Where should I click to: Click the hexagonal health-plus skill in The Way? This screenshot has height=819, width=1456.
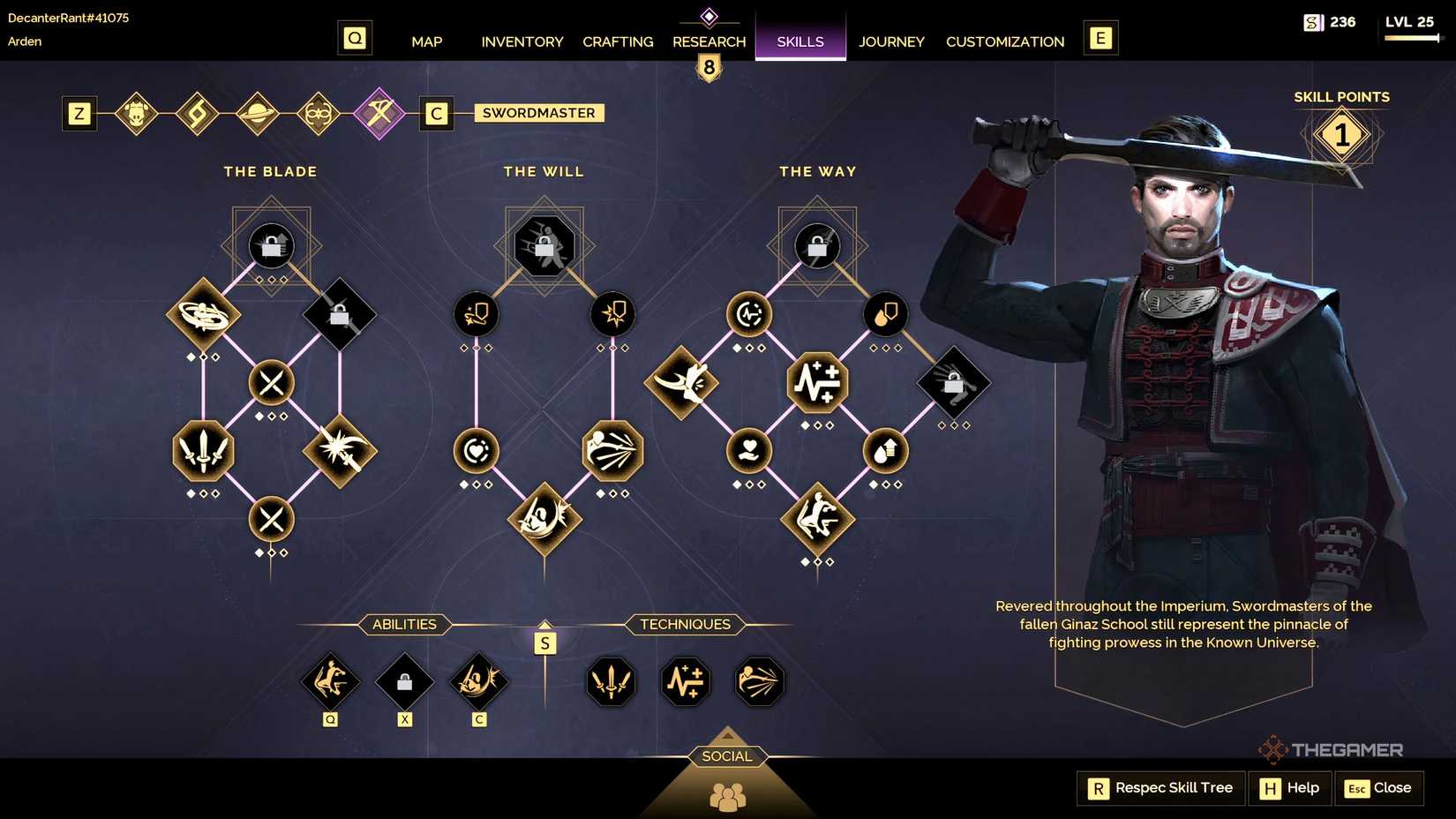coord(817,382)
